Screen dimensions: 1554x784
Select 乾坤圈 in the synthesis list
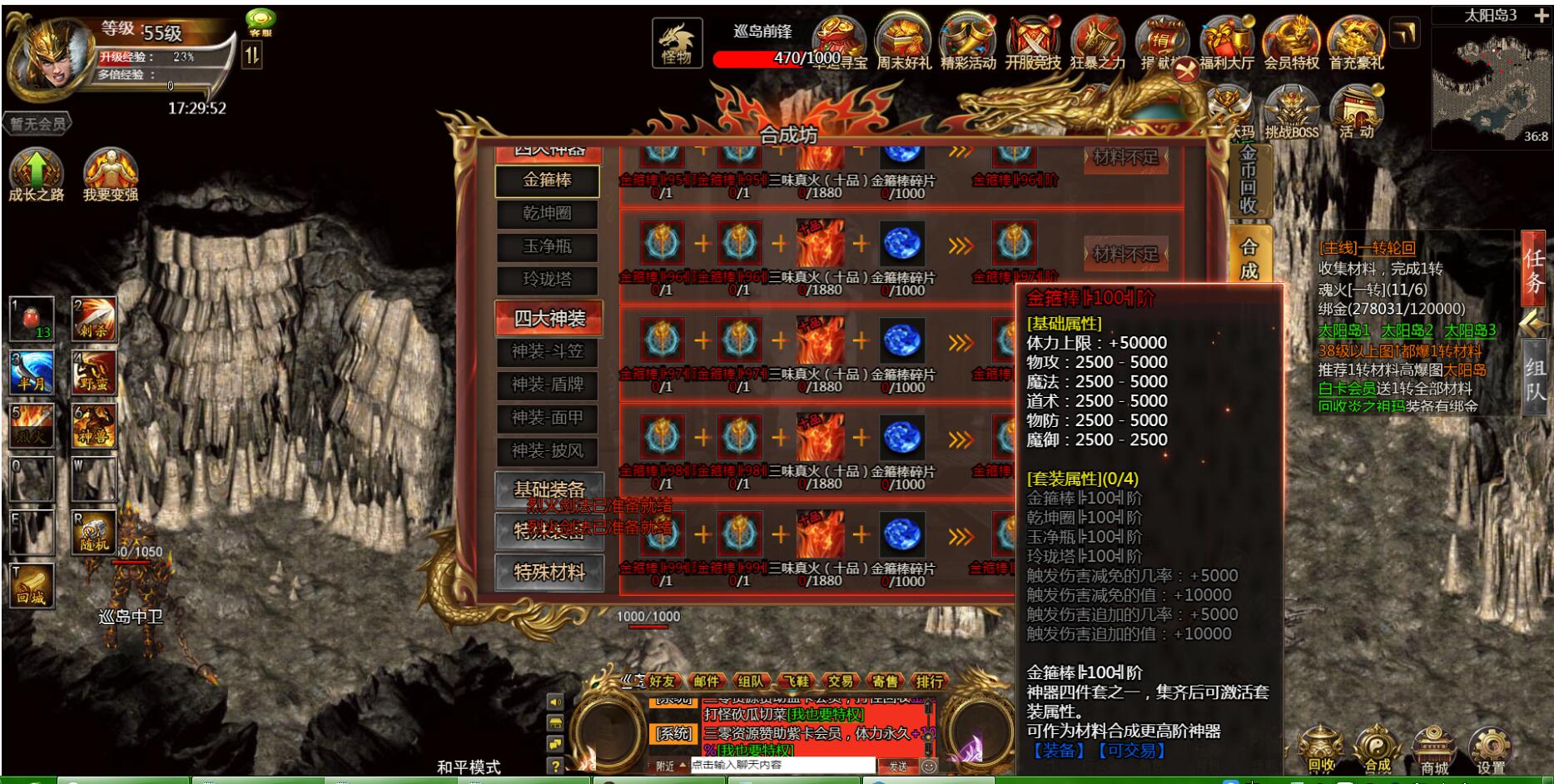[547, 214]
